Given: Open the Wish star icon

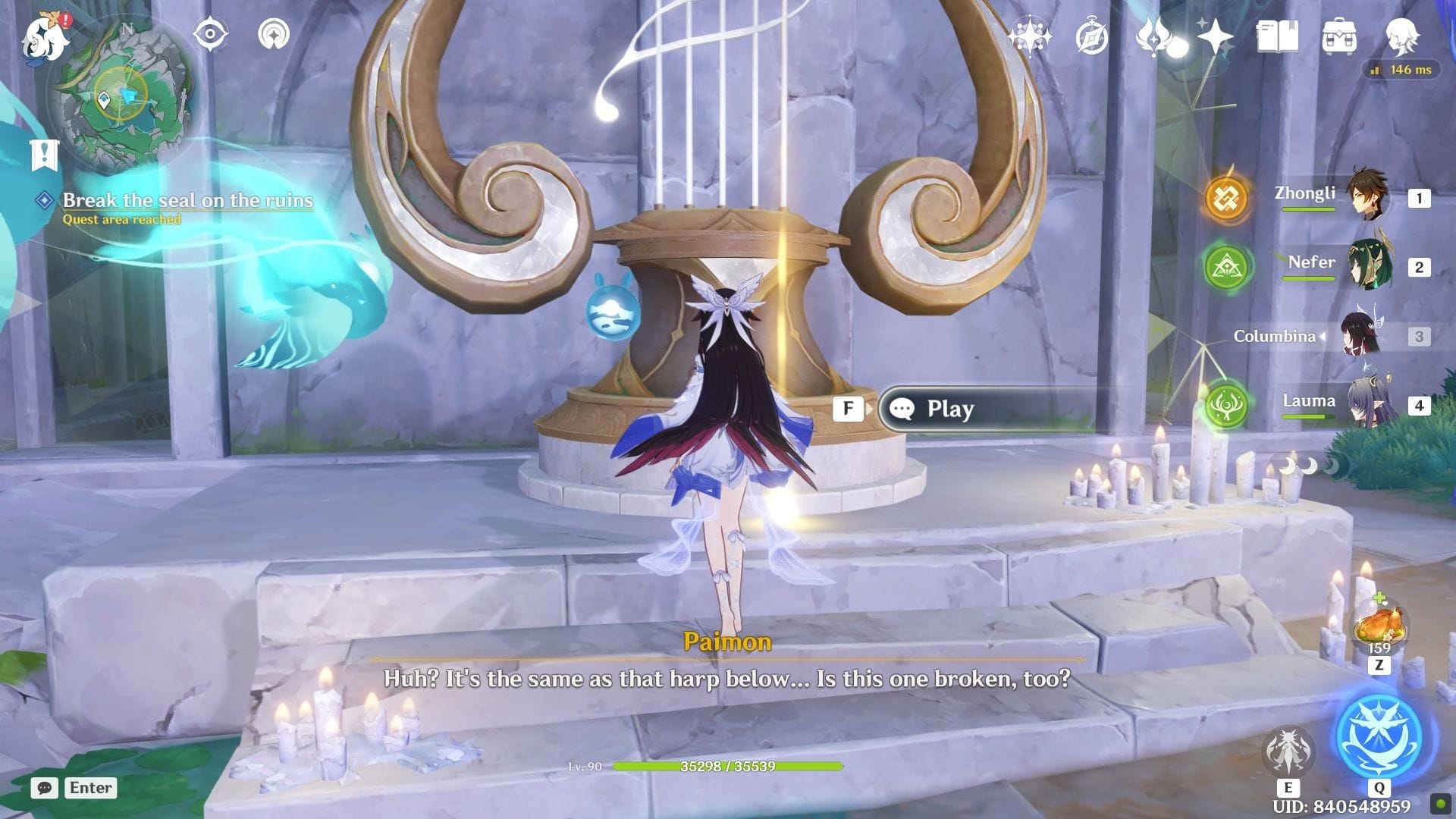Looking at the screenshot, I should pyautogui.click(x=1214, y=36).
